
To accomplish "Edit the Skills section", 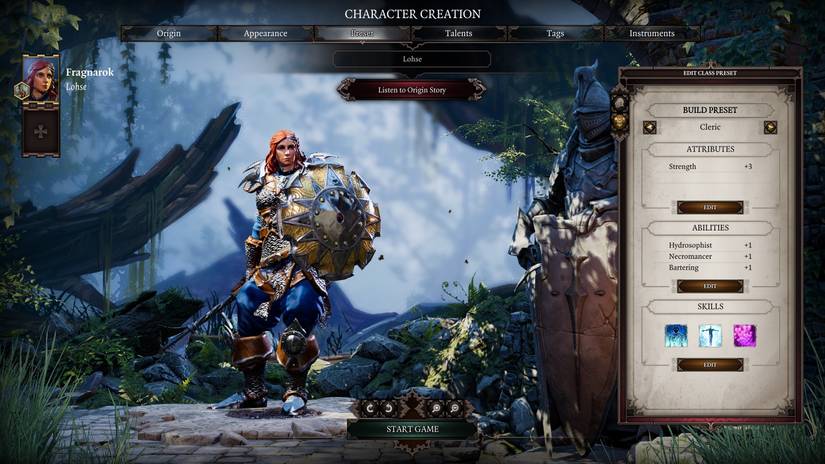I will pyautogui.click(x=710, y=365).
